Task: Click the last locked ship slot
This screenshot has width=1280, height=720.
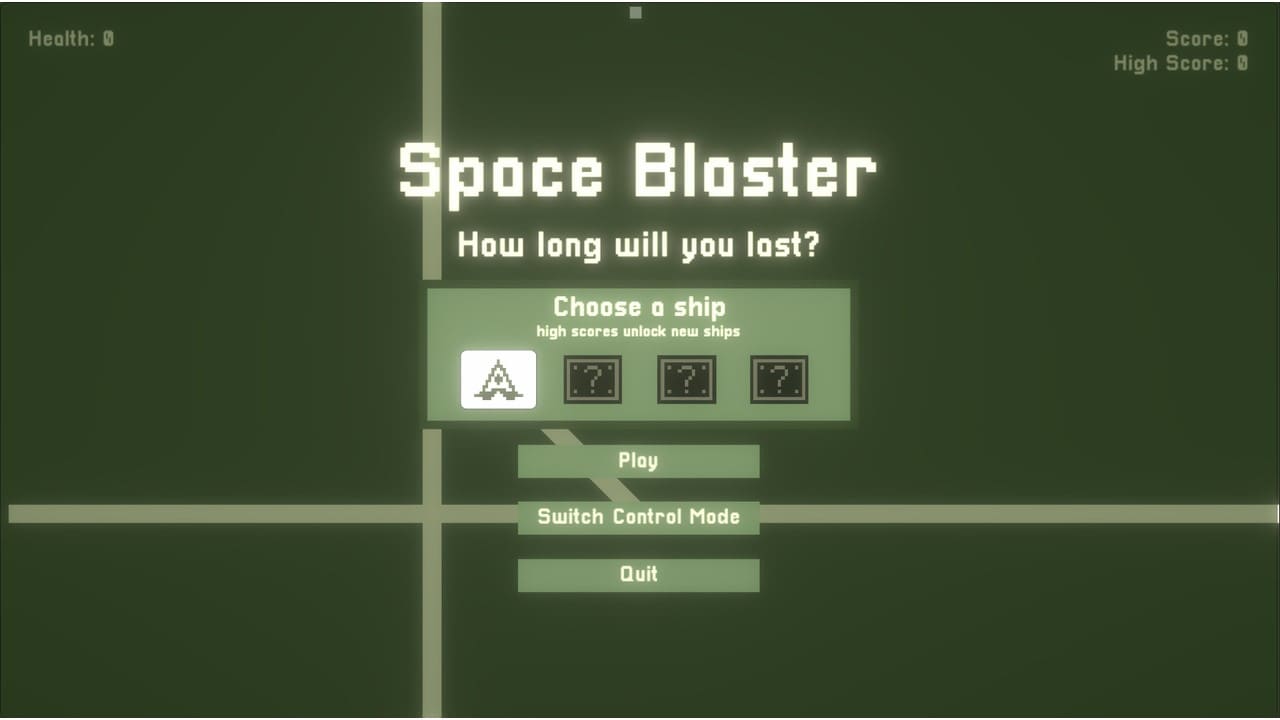Action: [780, 379]
